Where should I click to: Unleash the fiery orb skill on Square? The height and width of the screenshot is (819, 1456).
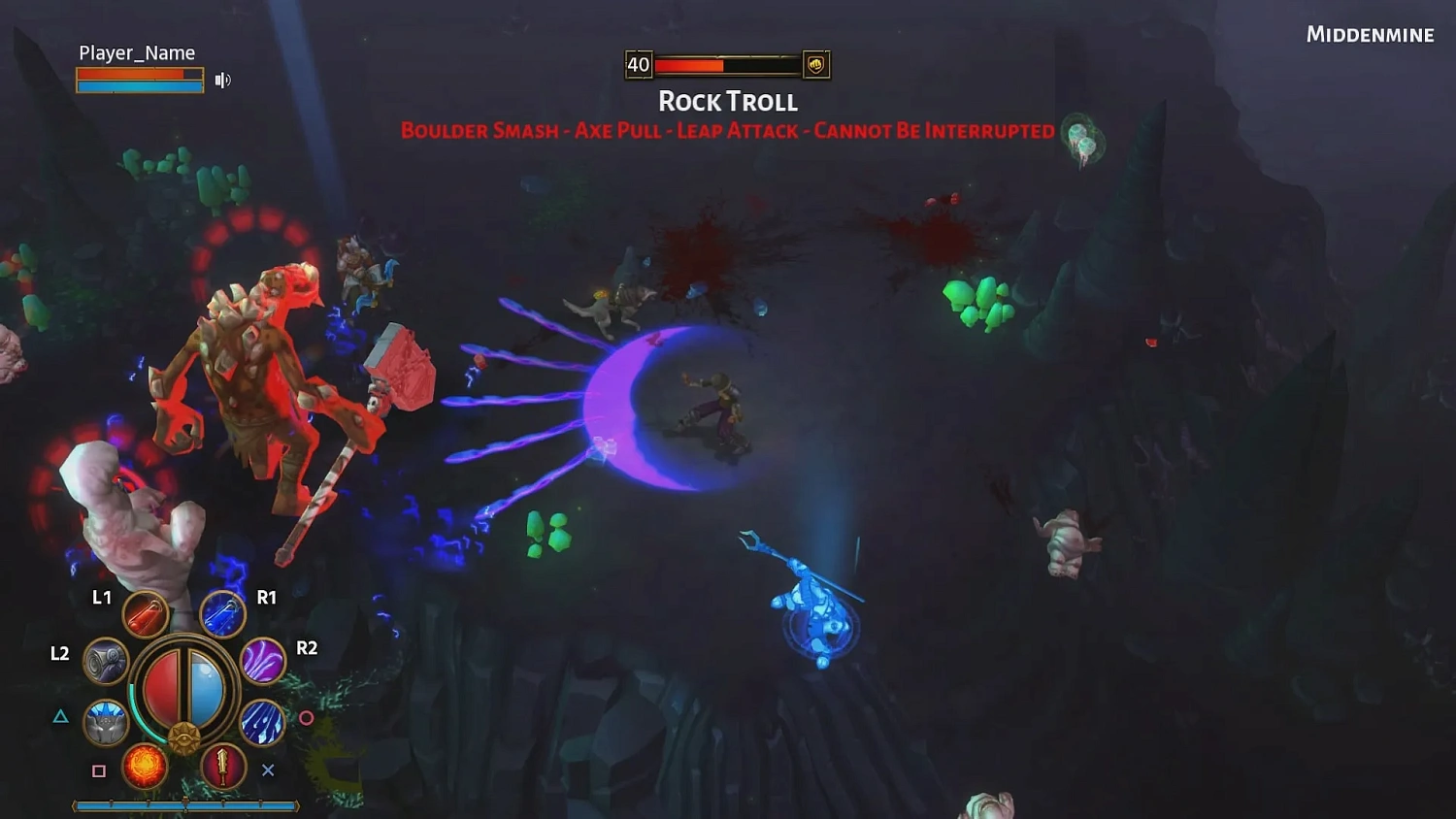[147, 767]
